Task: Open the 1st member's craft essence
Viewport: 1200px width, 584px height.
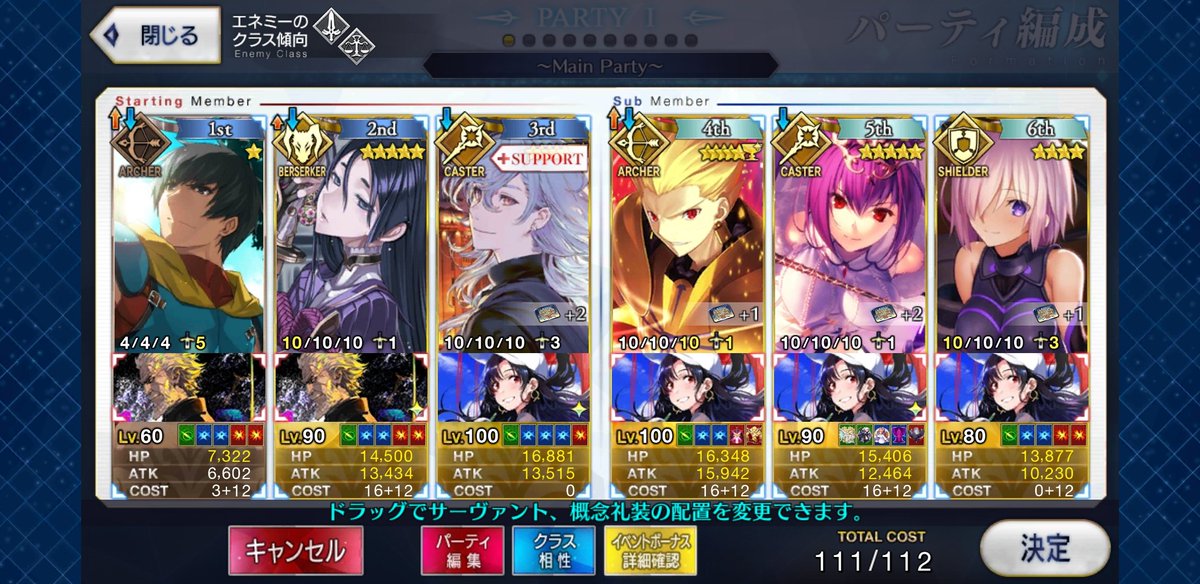Action: pyautogui.click(x=190, y=385)
